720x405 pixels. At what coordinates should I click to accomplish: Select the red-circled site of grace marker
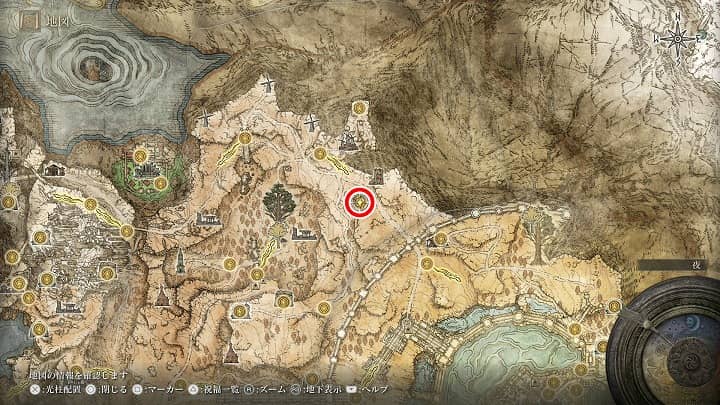[x=359, y=203]
